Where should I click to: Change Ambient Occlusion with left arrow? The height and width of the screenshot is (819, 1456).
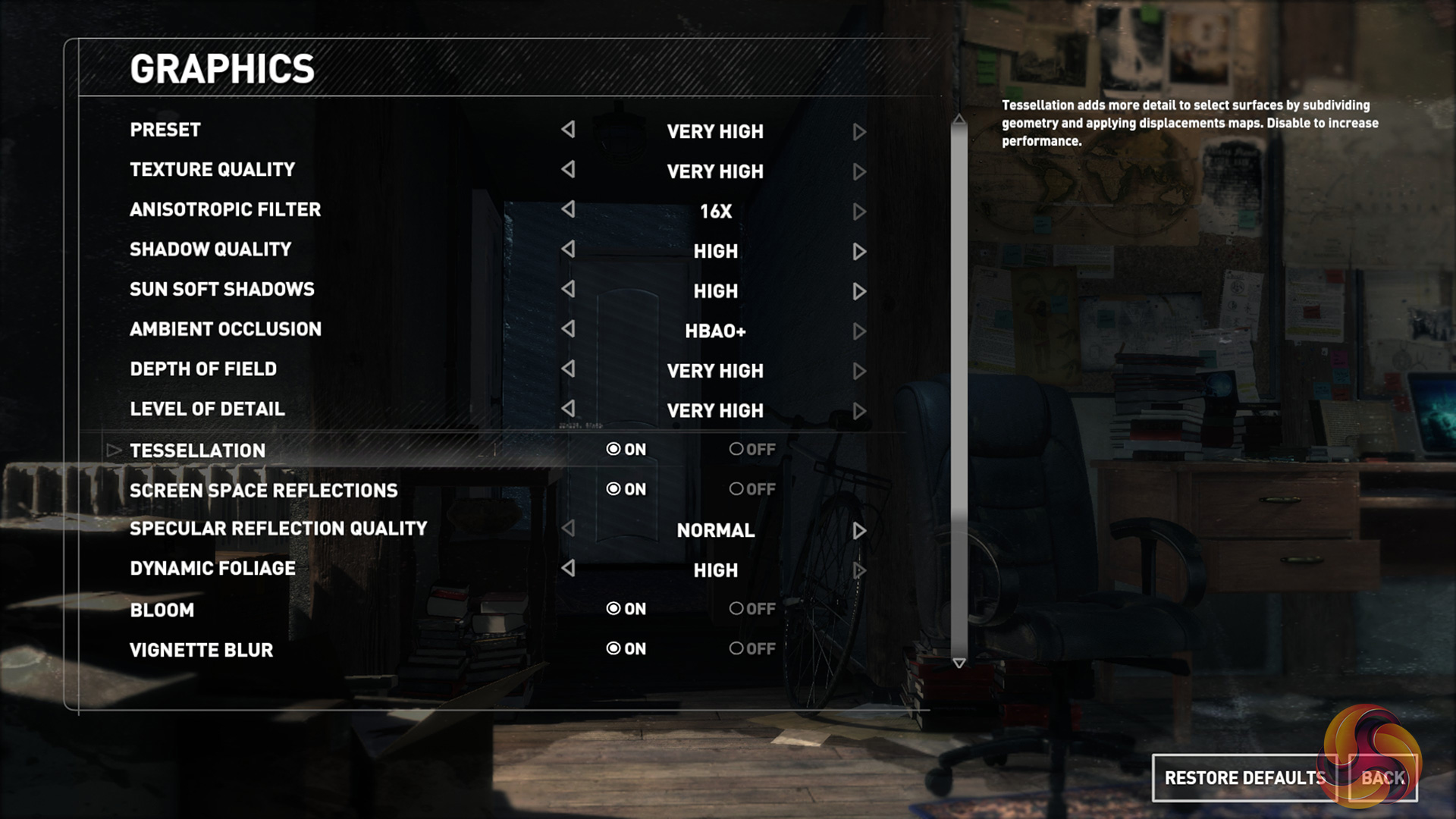pyautogui.click(x=568, y=329)
